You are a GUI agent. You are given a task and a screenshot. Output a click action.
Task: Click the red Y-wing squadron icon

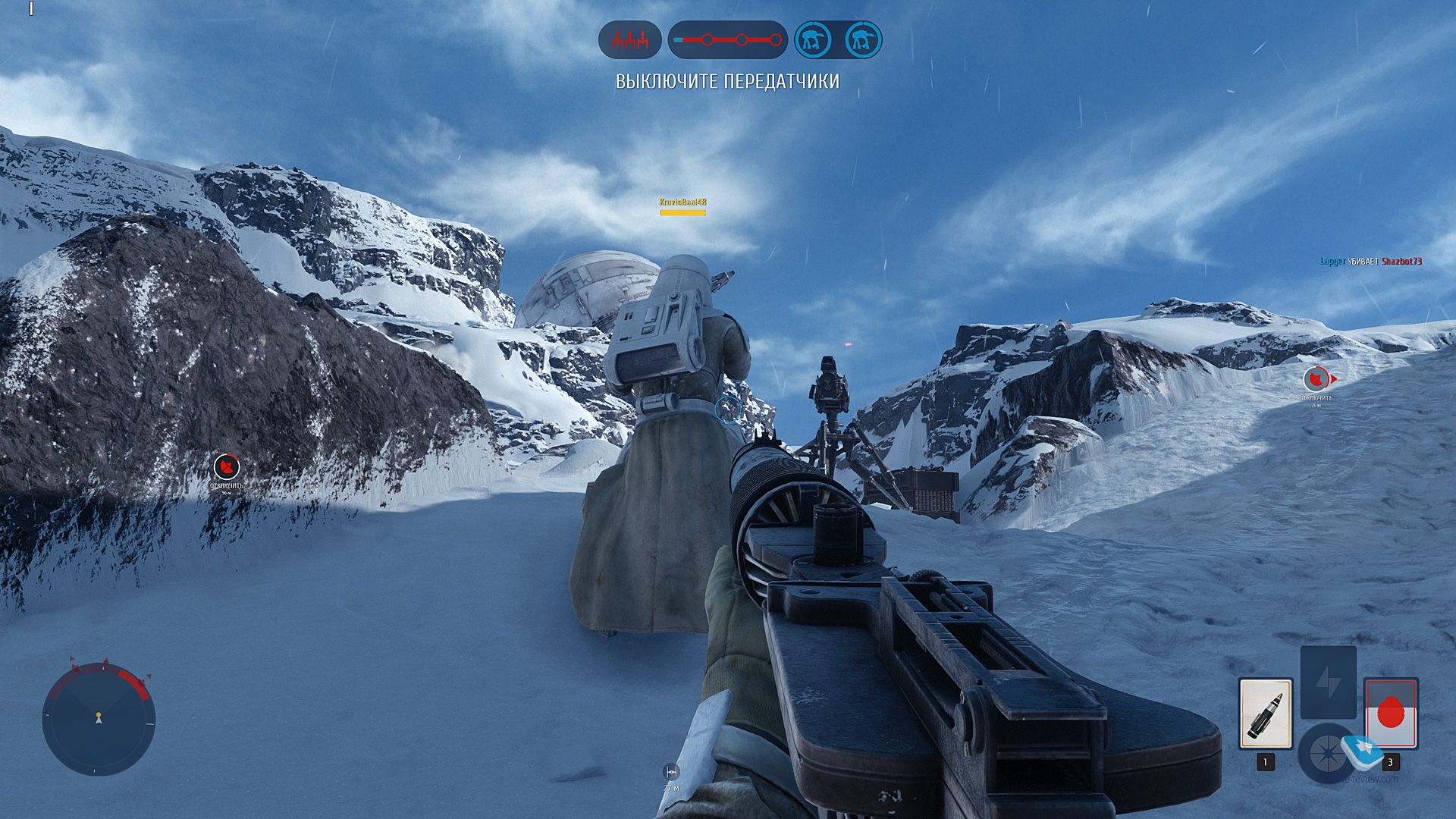point(629,39)
